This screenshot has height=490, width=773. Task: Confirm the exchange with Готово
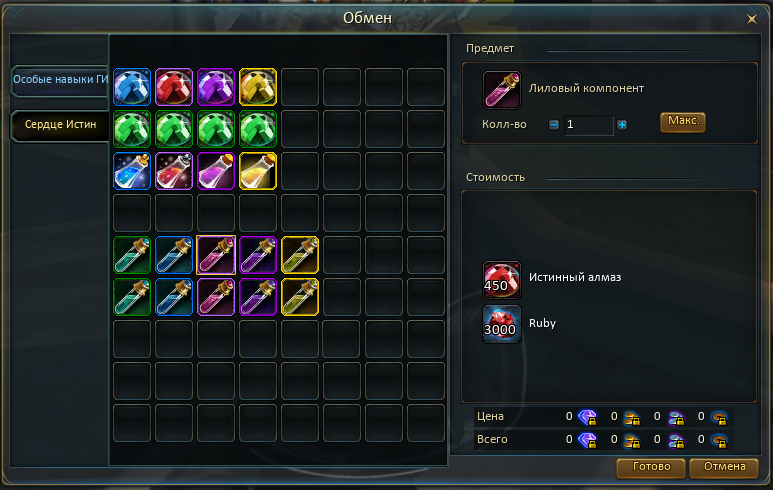coord(651,467)
